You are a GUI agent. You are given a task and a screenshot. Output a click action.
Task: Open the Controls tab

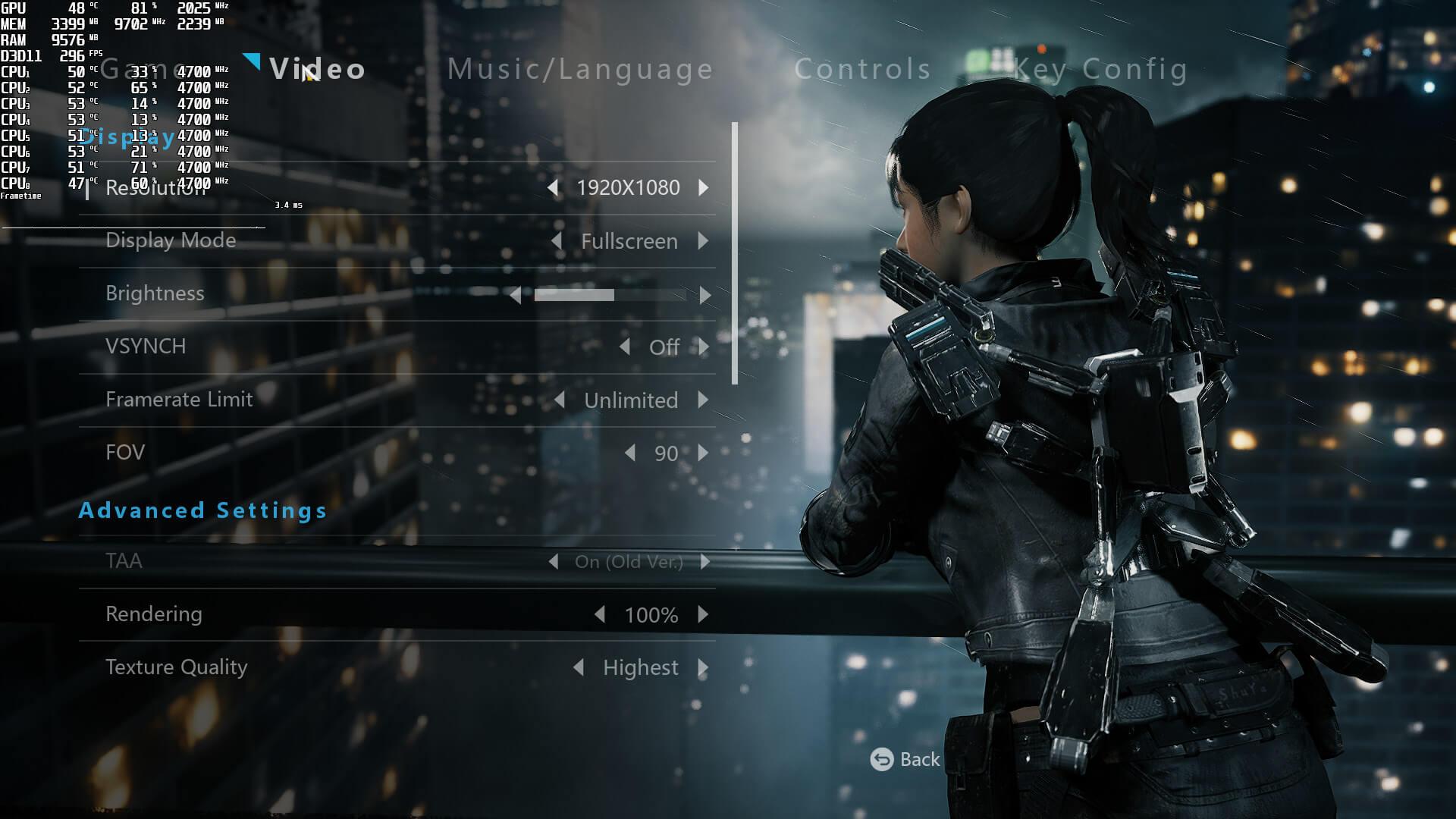[x=862, y=70]
